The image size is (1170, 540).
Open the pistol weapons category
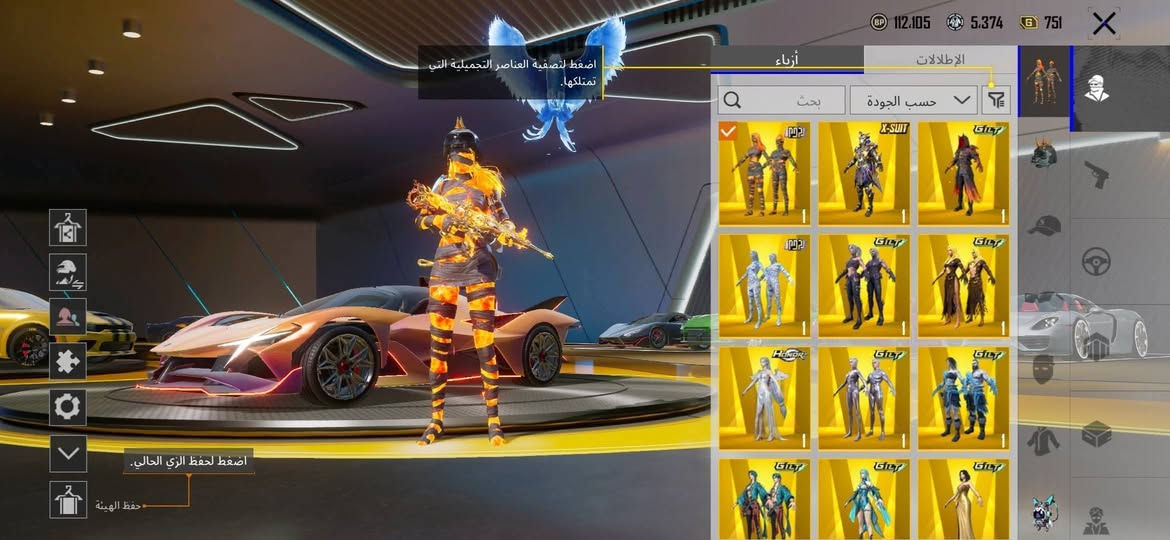pyautogui.click(x=1098, y=175)
